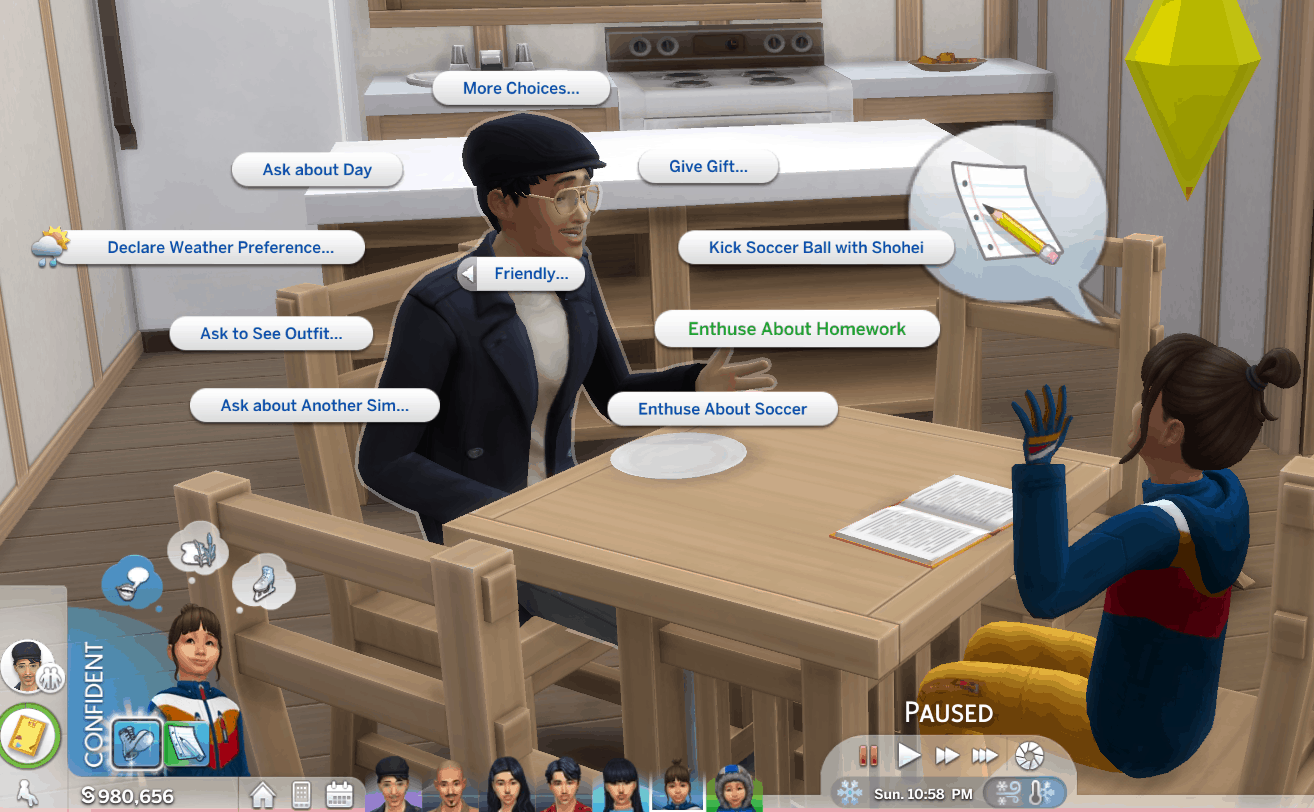The image size is (1314, 812).
Task: Set game speed to ultra speed
Action: coord(985,755)
